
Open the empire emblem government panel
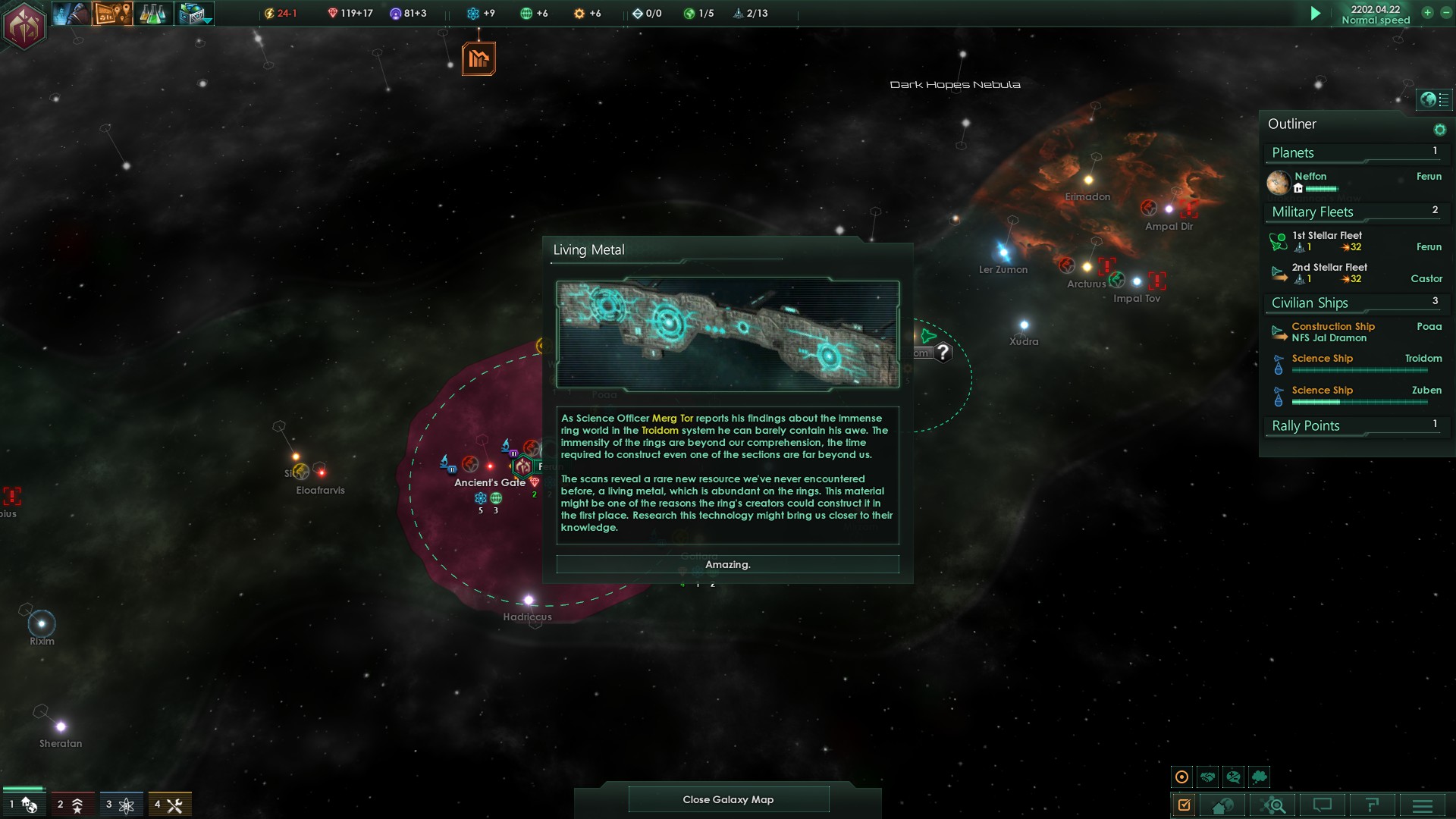click(x=24, y=26)
